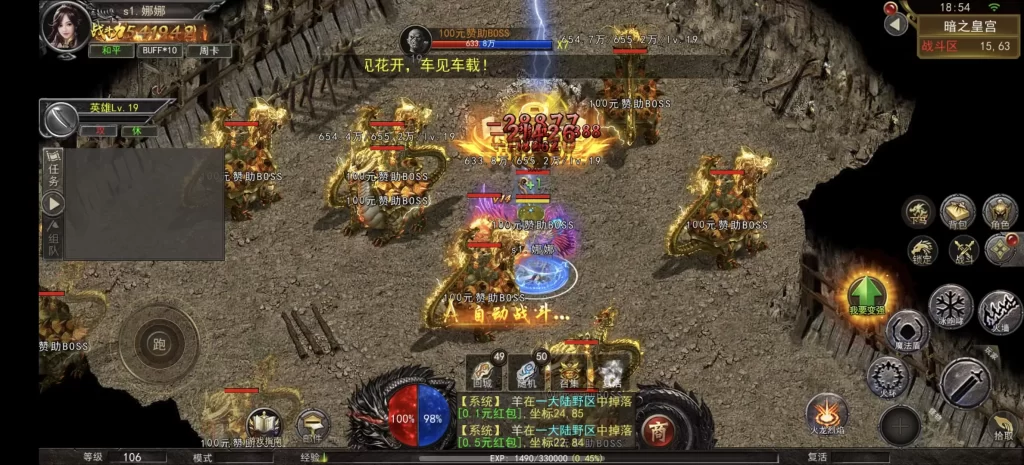
Task: Click the player portrait avatar
Action: [x=65, y=27]
